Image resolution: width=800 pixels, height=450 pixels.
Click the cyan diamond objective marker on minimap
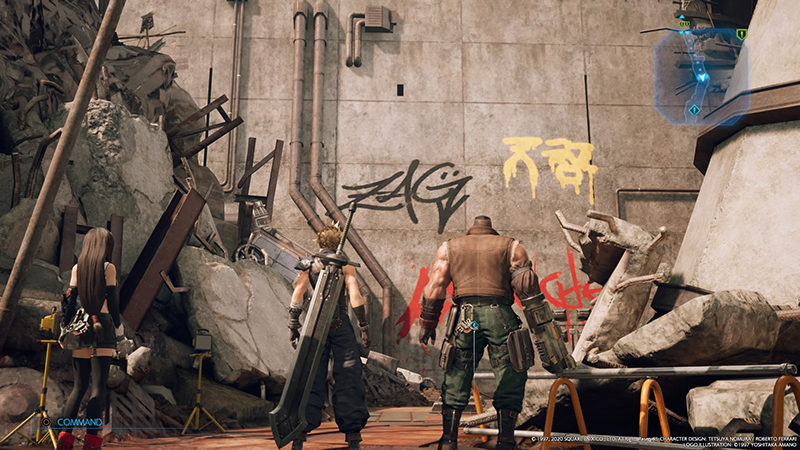694,109
